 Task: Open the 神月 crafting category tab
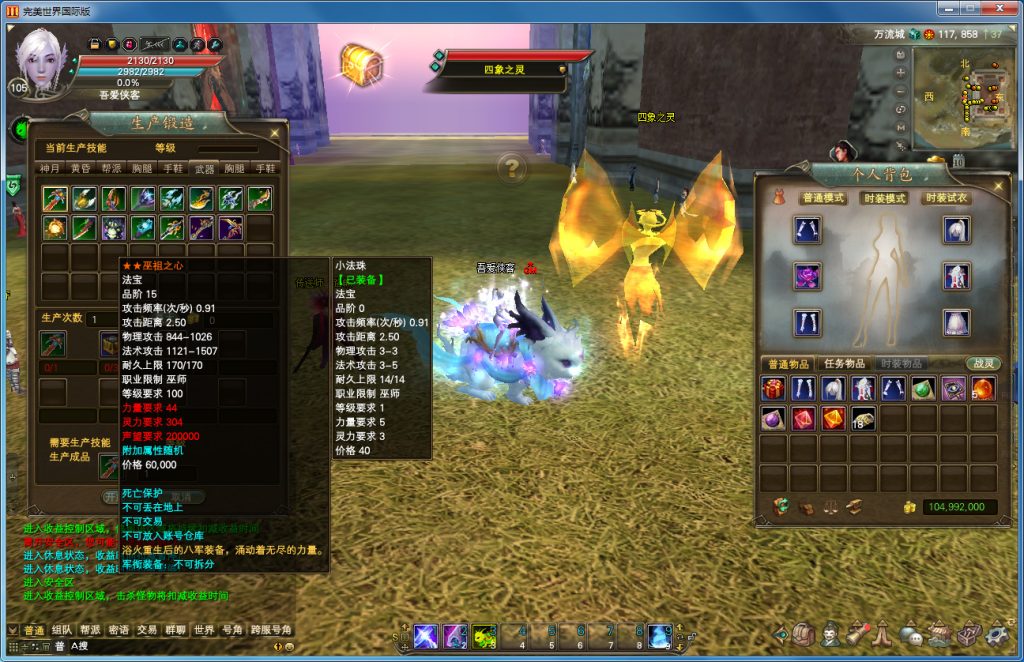(x=51, y=168)
